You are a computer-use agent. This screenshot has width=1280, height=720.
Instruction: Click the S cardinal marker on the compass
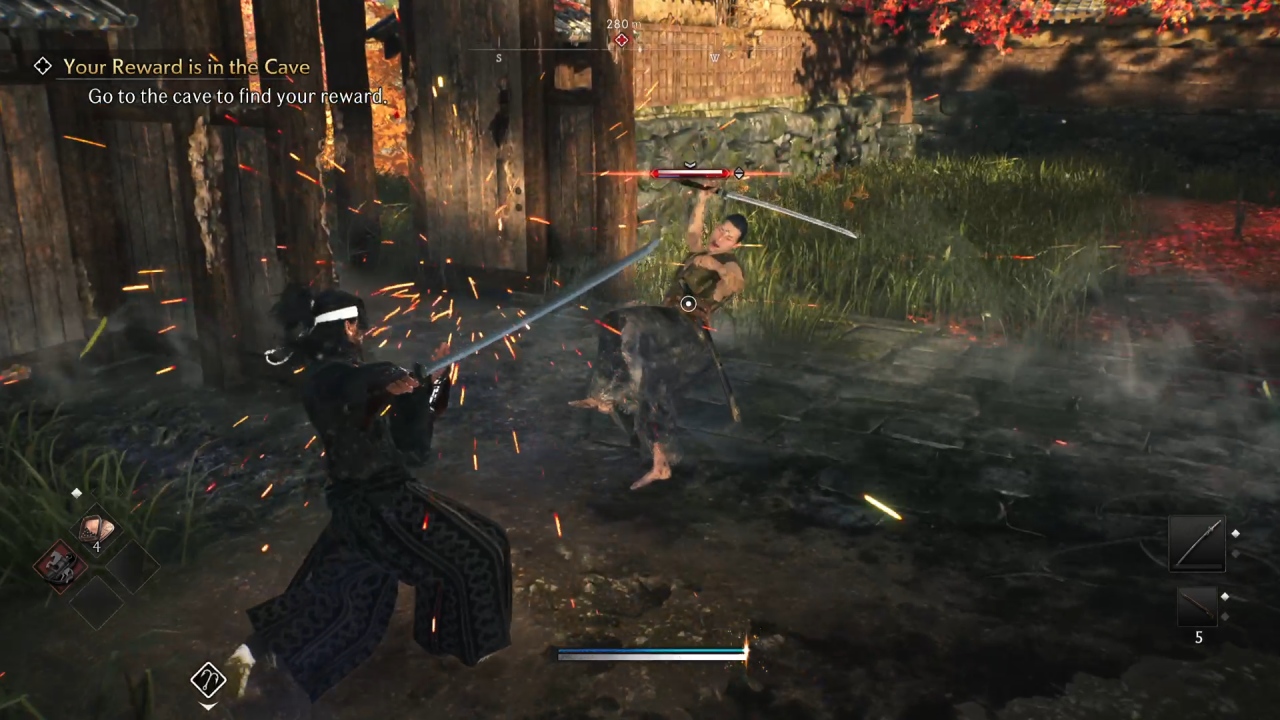tap(498, 57)
